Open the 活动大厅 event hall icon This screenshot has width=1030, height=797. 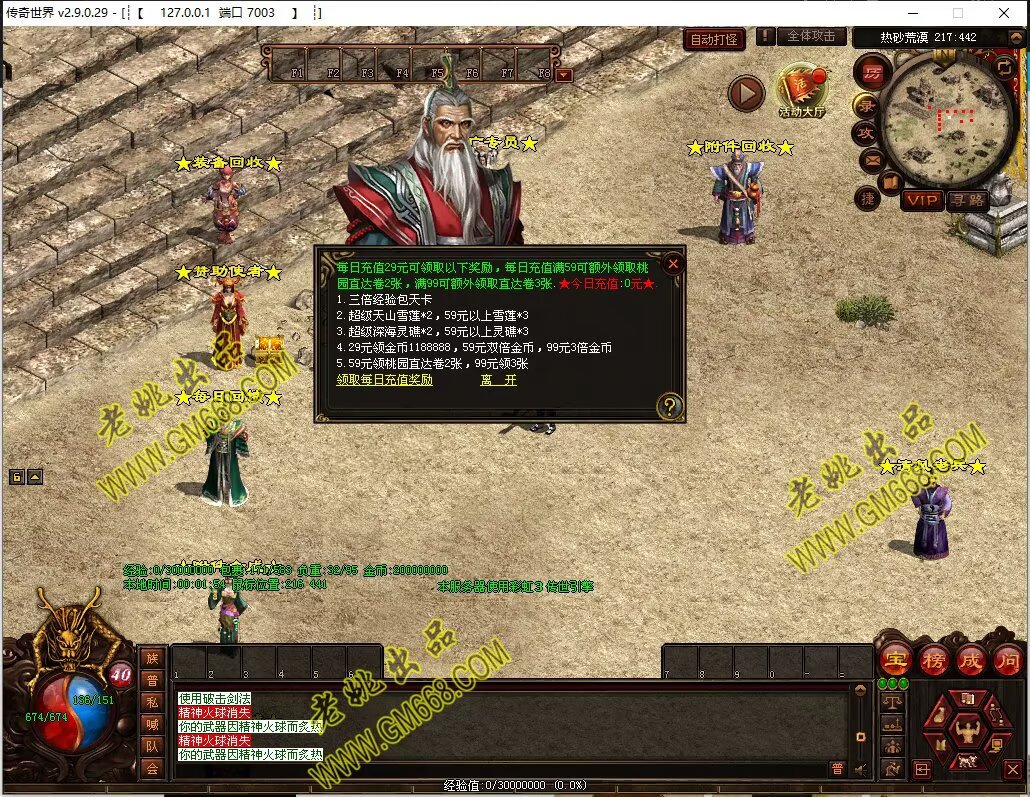pos(803,92)
